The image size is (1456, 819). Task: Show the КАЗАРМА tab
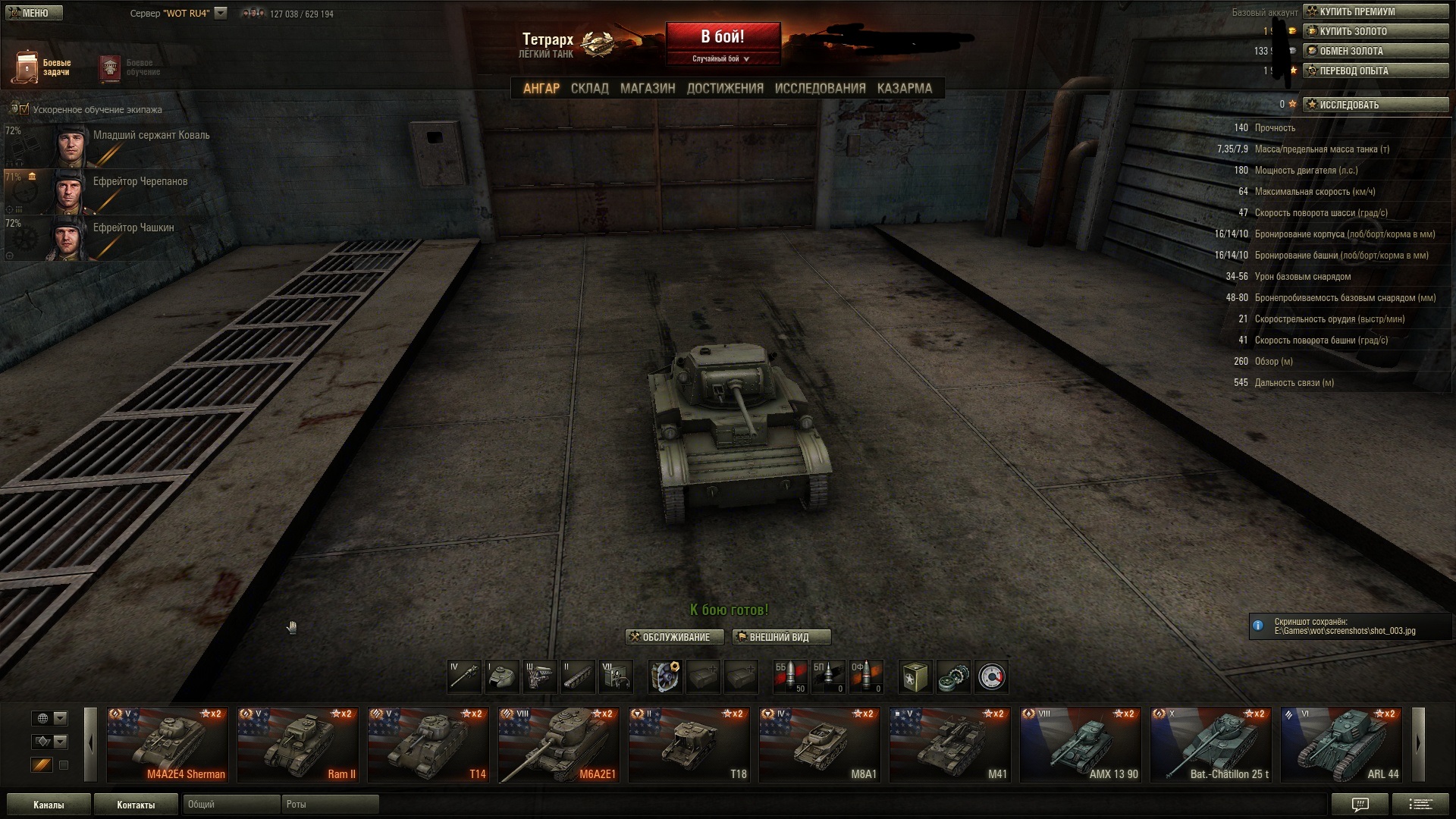(x=904, y=88)
